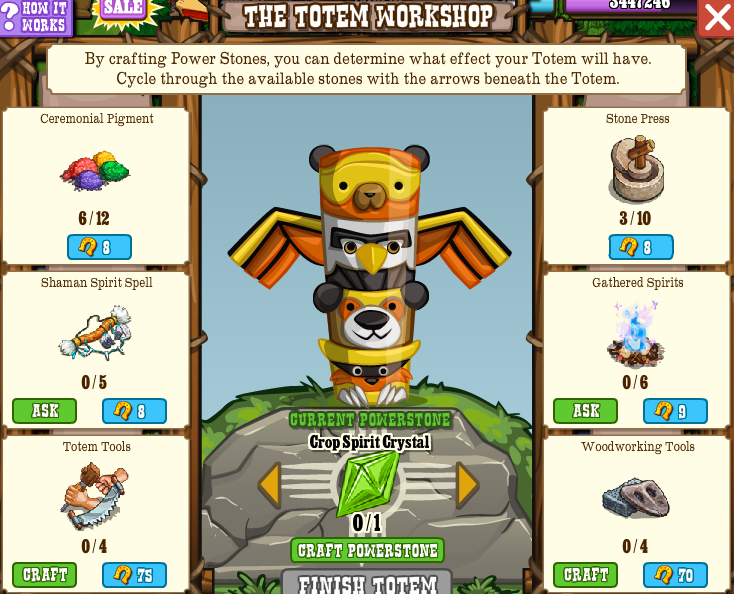Finish the totem

point(367,583)
